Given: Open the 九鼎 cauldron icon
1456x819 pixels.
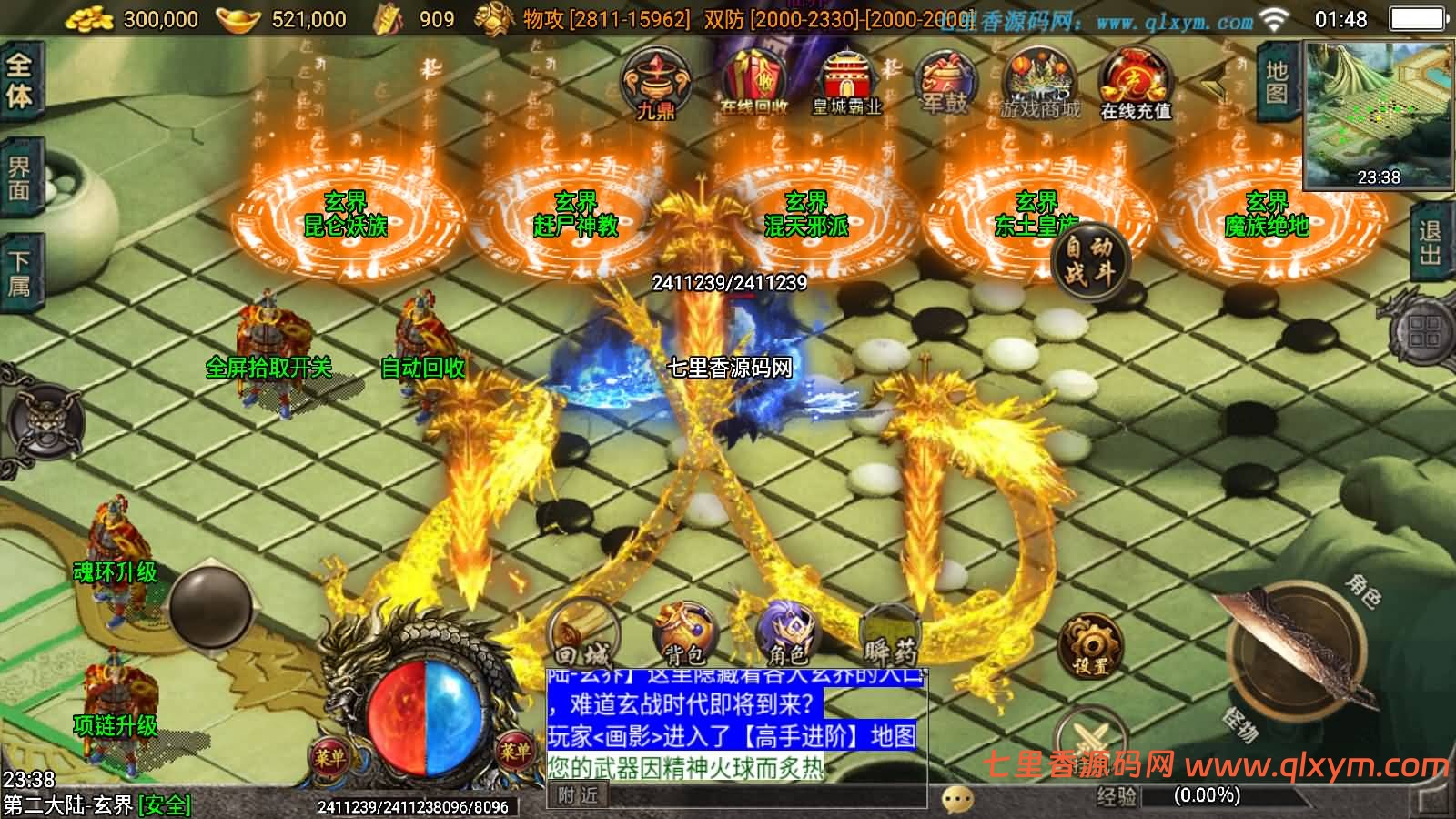Looking at the screenshot, I should pyautogui.click(x=655, y=83).
